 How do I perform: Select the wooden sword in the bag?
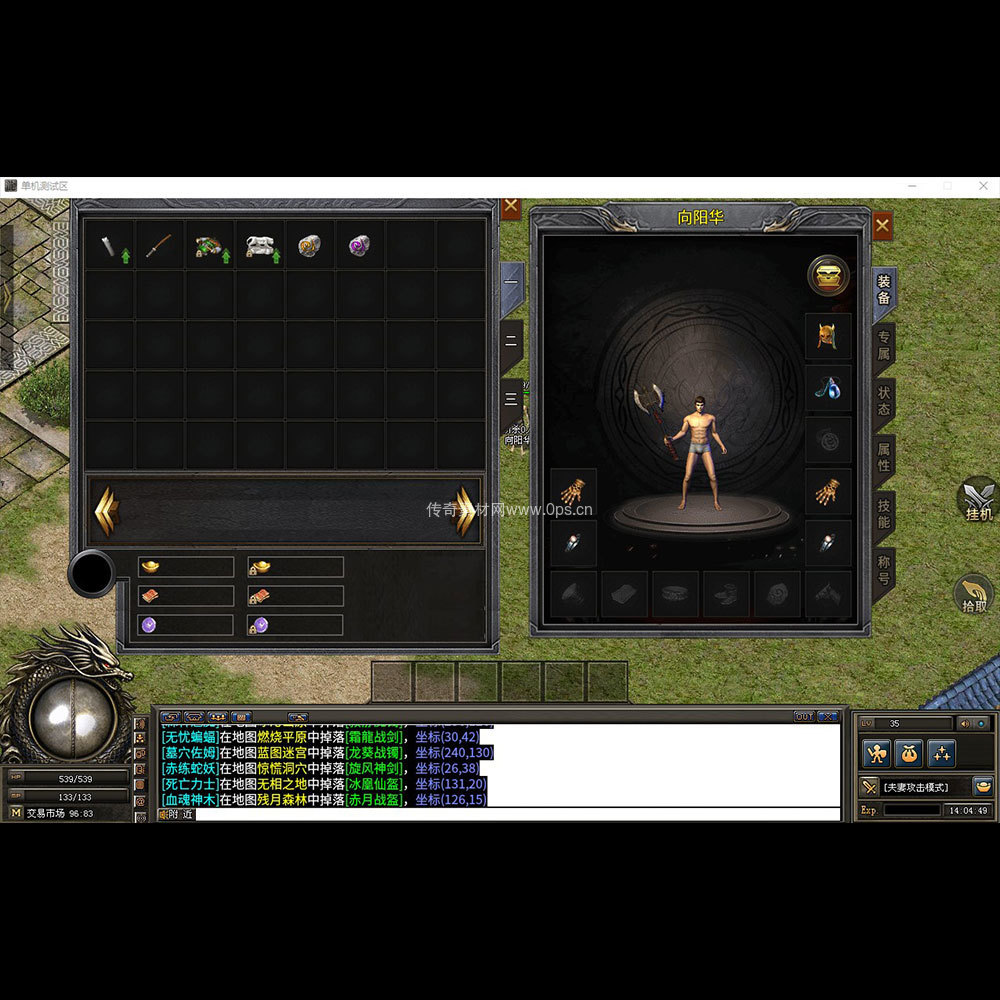click(x=160, y=245)
